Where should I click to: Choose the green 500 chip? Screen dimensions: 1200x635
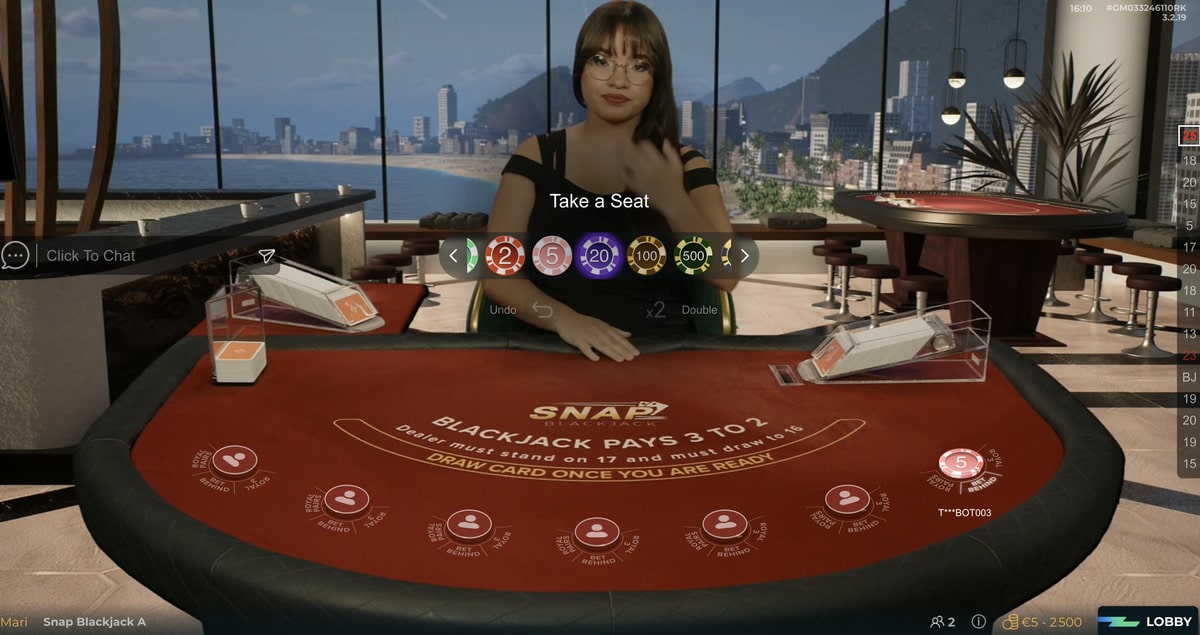694,256
